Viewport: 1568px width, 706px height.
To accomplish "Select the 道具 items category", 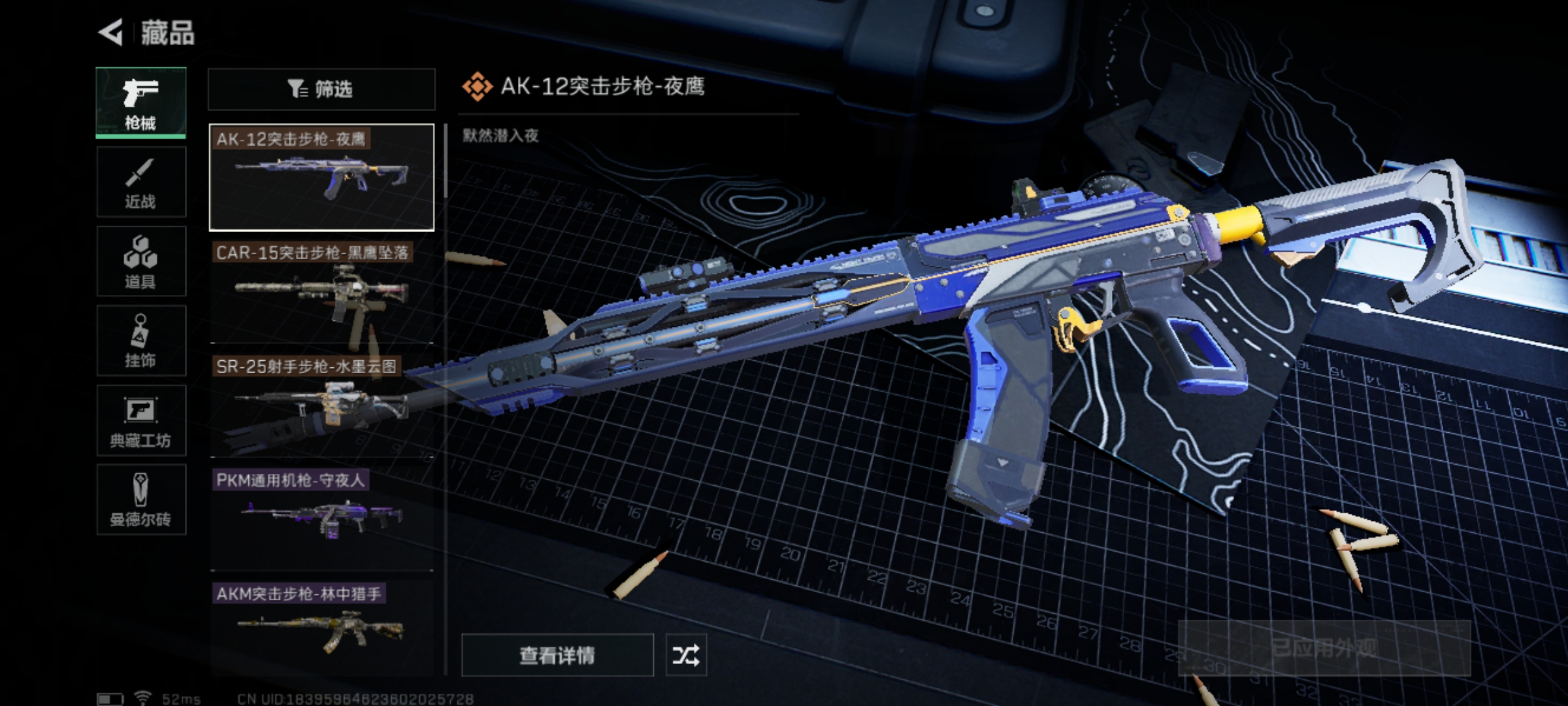I will coord(141,261).
